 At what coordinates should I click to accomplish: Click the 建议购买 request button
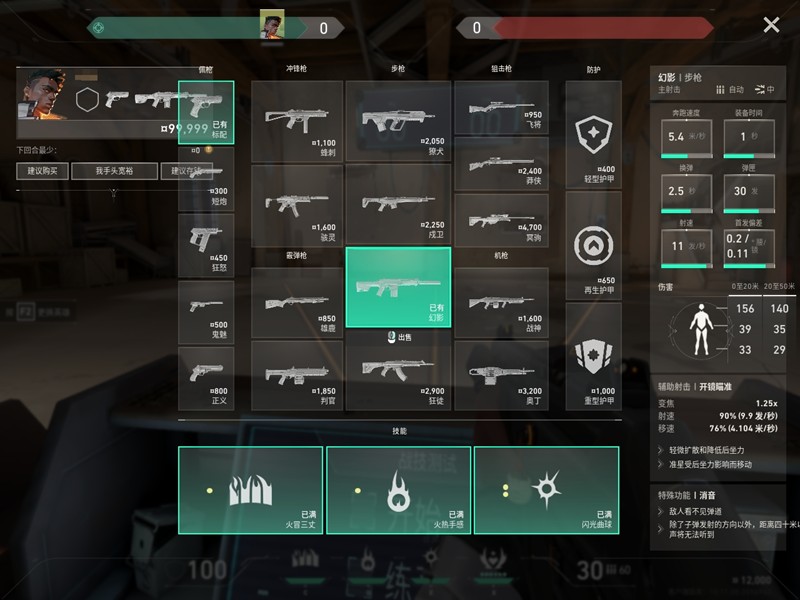click(43, 171)
